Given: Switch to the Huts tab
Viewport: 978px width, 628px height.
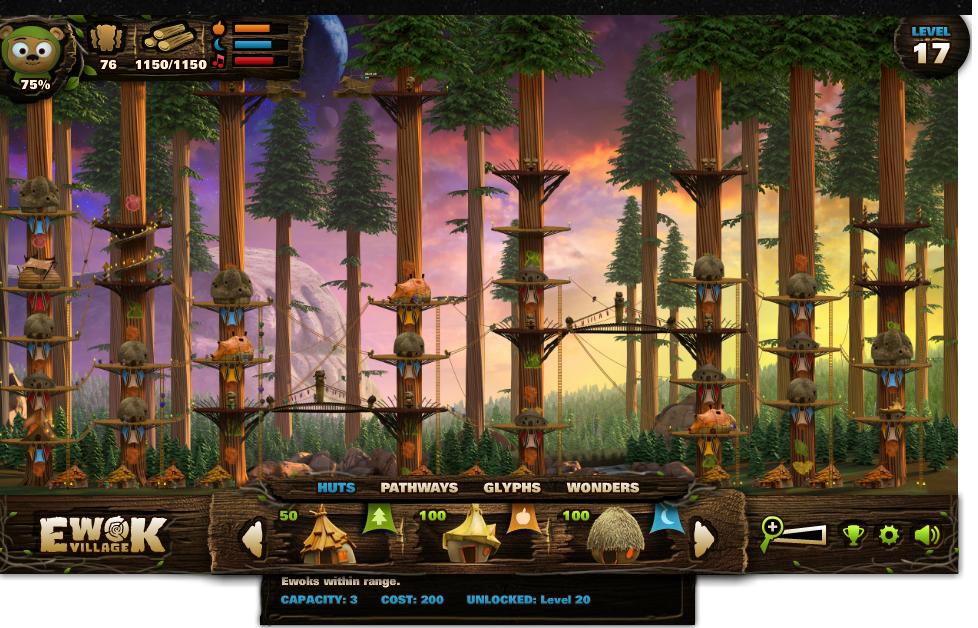Looking at the screenshot, I should click(336, 488).
